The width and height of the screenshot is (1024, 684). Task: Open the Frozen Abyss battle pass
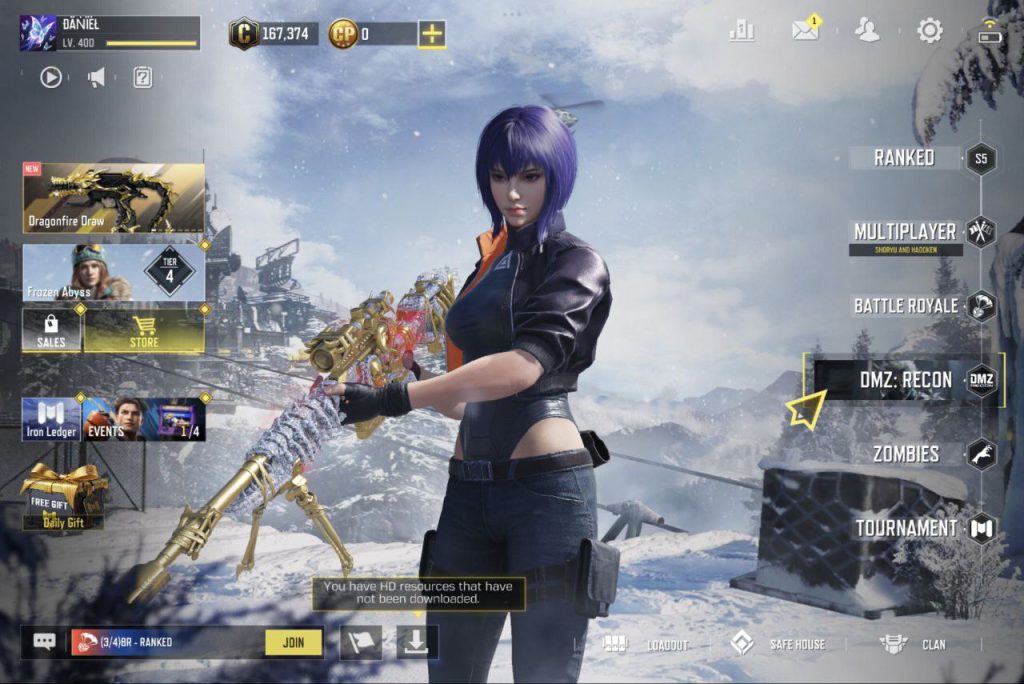pos(113,272)
